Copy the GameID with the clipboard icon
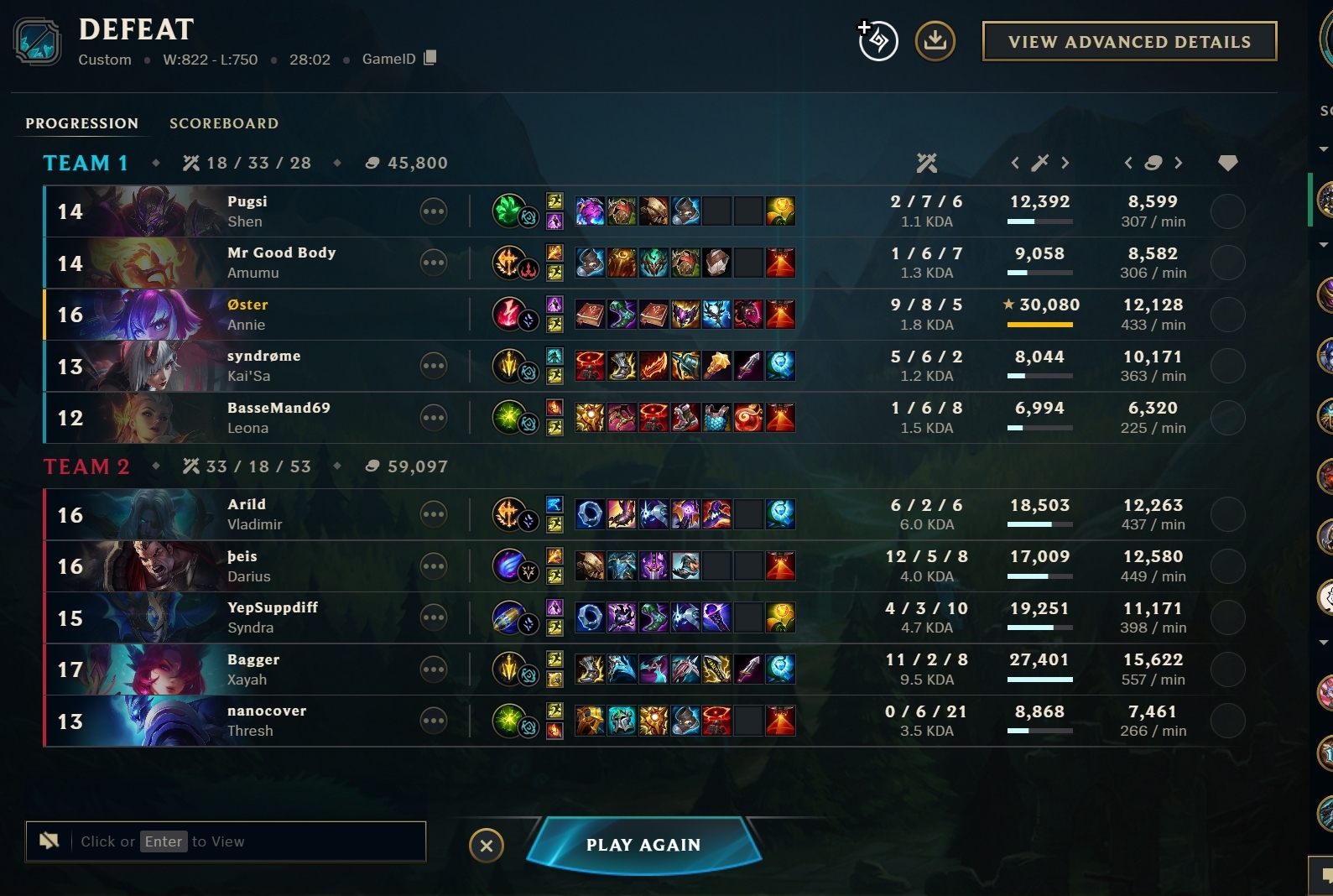The width and height of the screenshot is (1333, 896). [x=430, y=58]
